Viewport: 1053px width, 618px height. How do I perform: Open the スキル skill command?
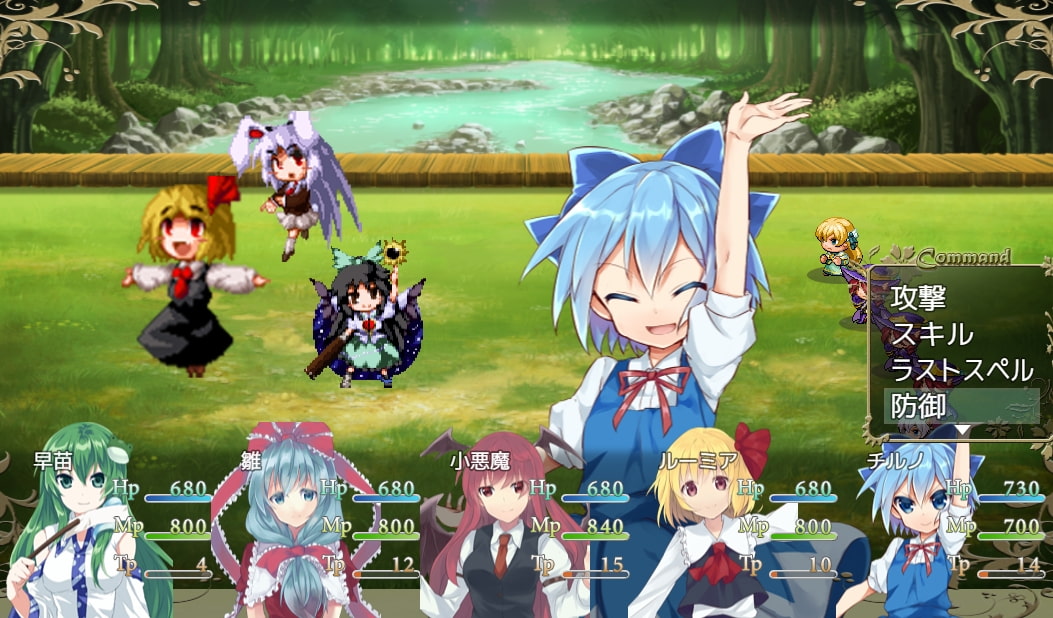(931, 333)
